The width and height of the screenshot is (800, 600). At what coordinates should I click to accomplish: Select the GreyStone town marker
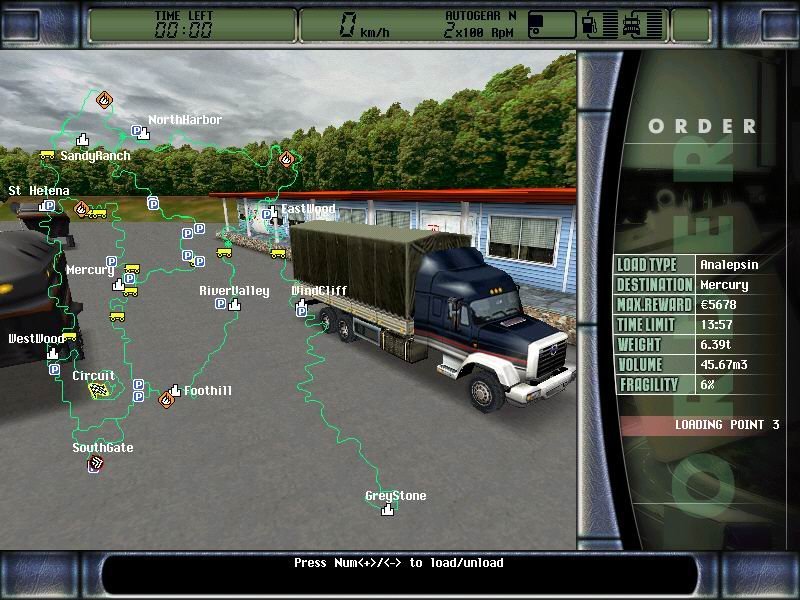(387, 509)
